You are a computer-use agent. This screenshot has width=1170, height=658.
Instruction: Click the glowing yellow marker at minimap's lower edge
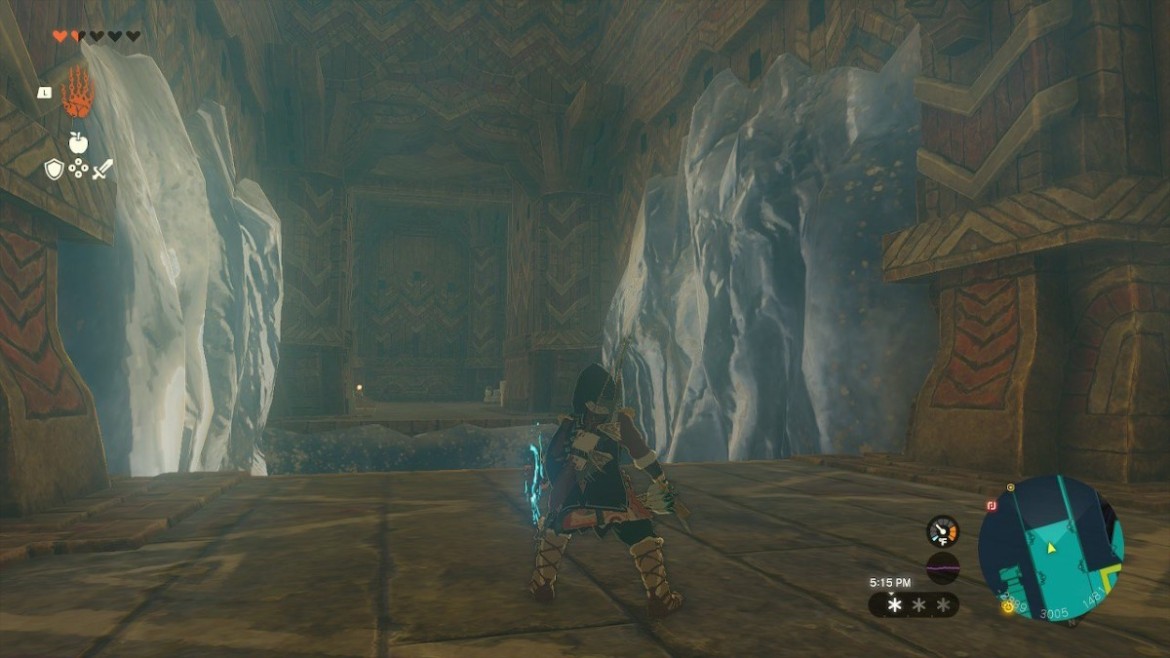[1006, 606]
